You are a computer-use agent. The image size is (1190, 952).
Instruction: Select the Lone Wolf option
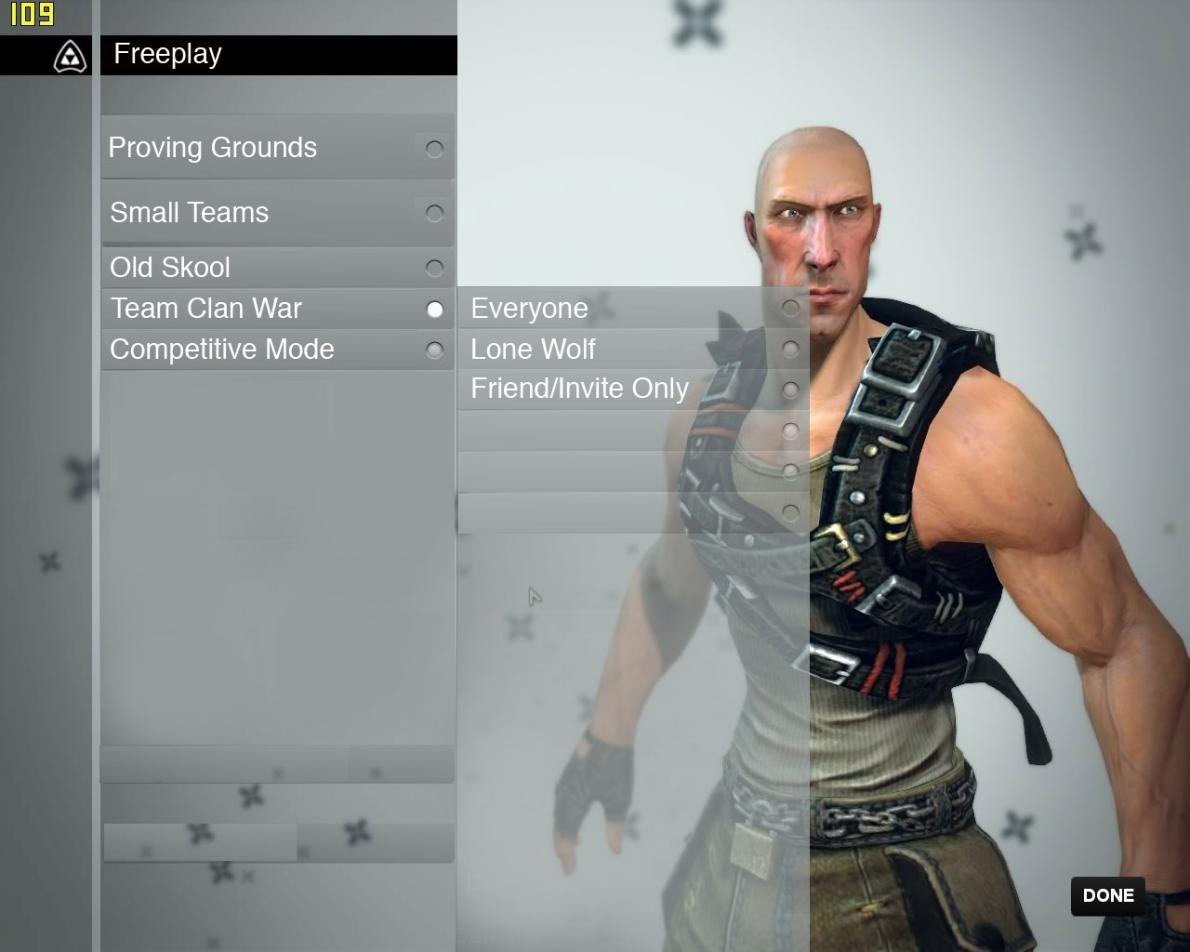coord(632,349)
